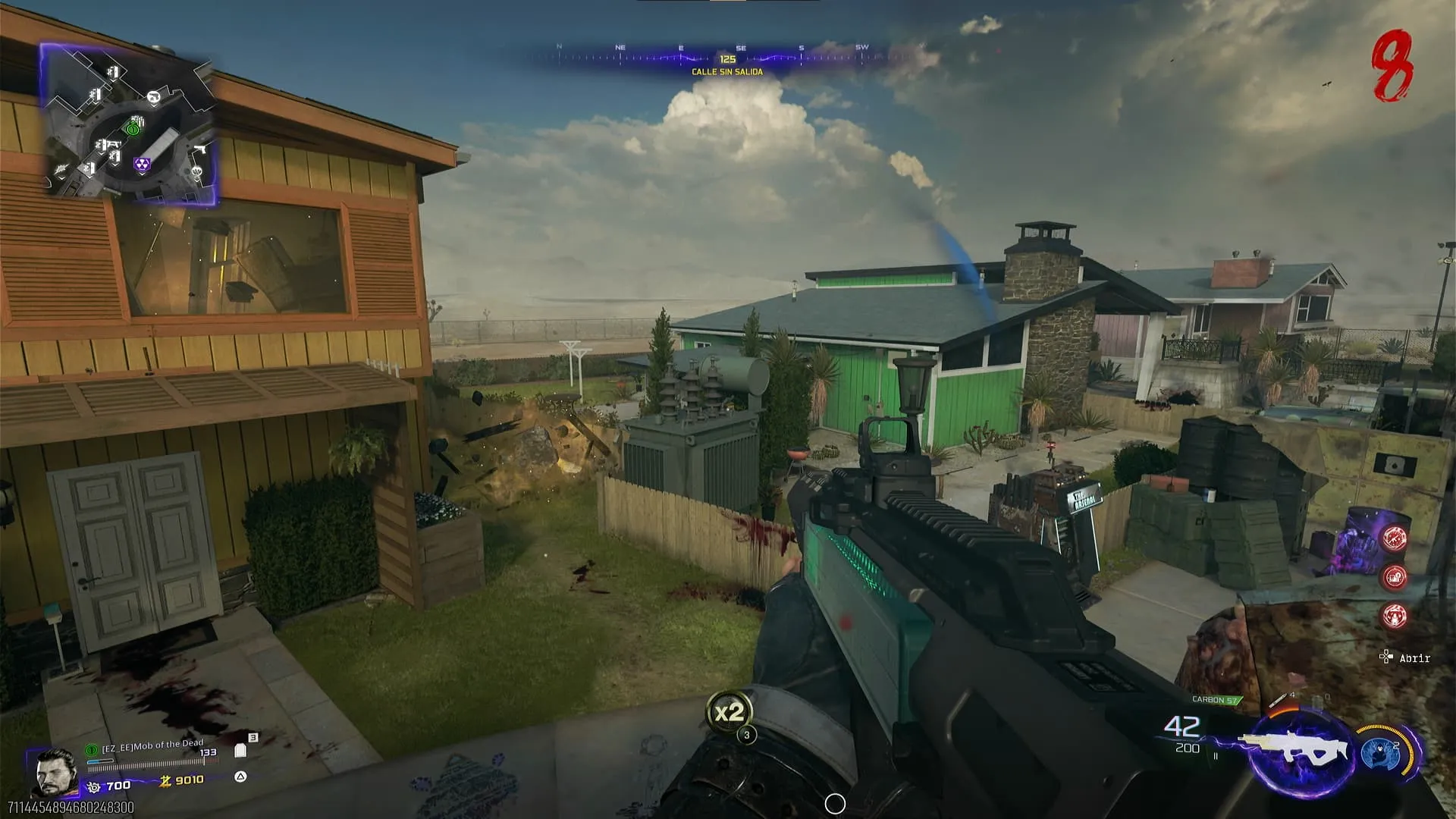
Task: Click the compass bar heading display
Action: pos(727,58)
